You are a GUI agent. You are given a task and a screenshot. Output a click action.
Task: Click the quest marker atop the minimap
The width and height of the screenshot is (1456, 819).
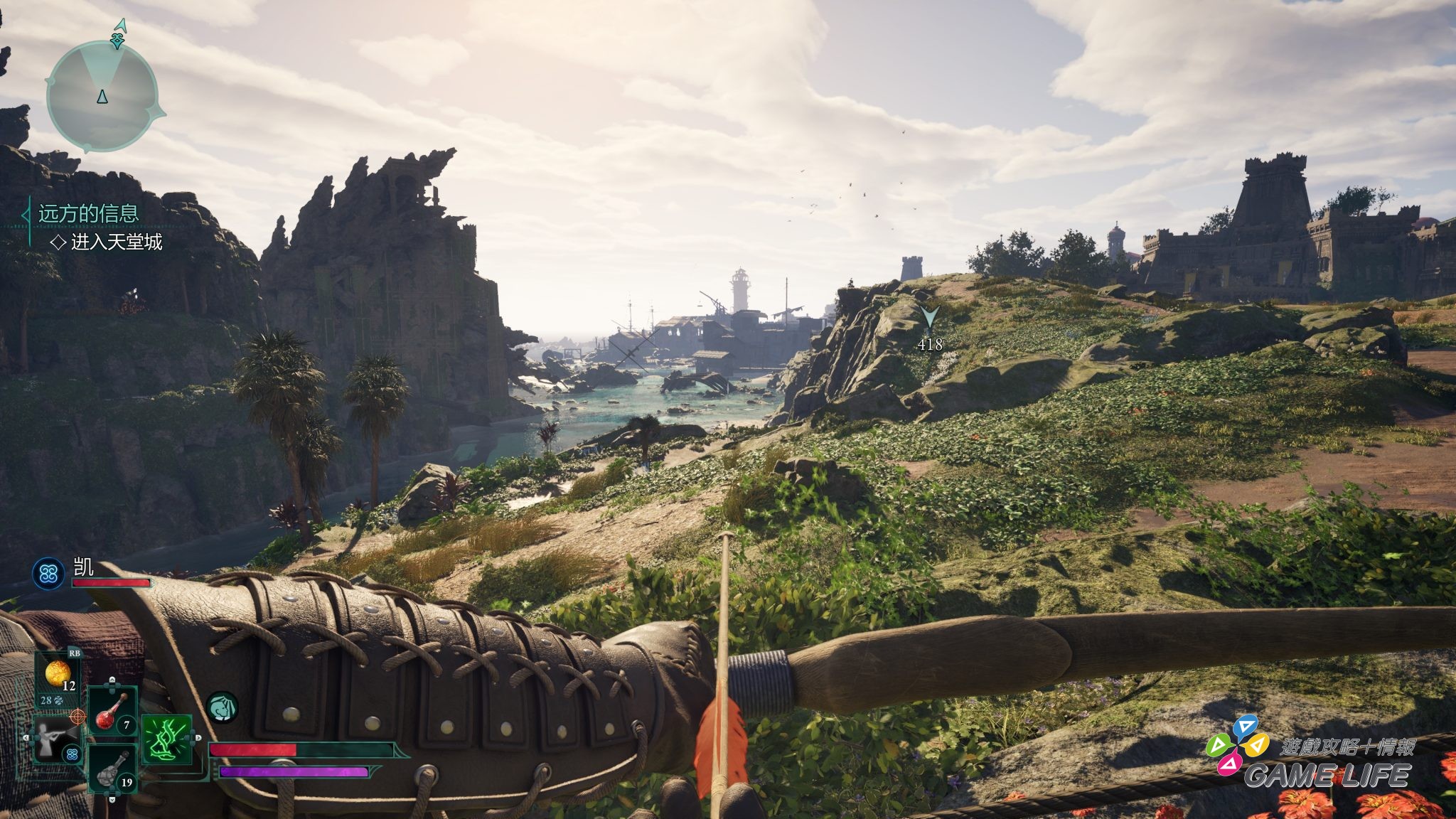pos(118,36)
